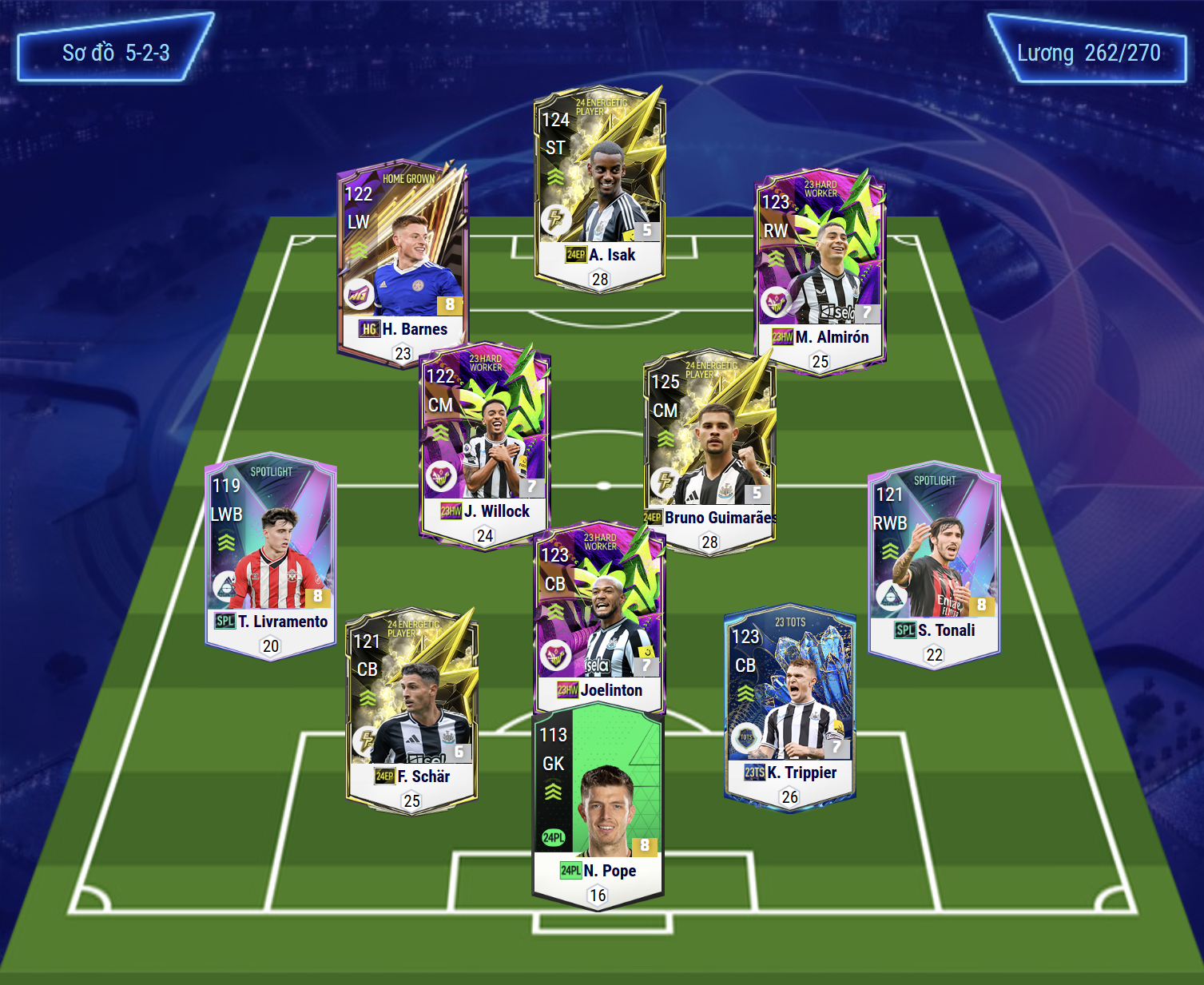The image size is (1204, 985).
Task: Select the A. Isak striker card
Action: click(599, 189)
